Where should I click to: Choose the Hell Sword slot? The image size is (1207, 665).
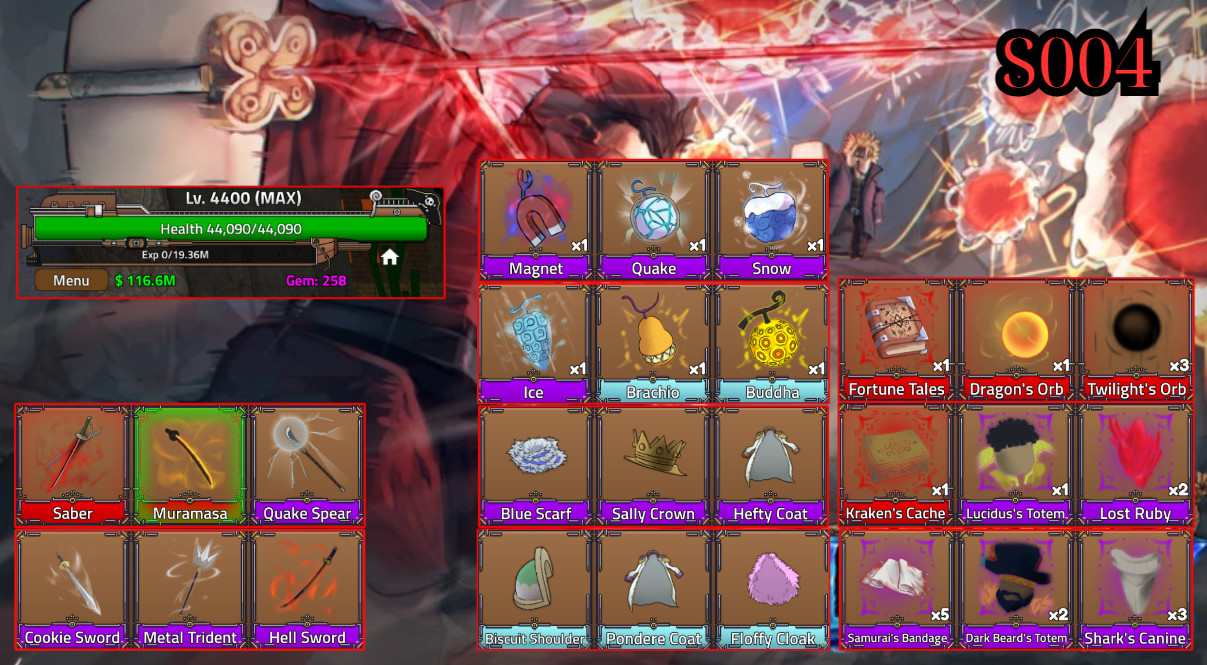[x=307, y=588]
